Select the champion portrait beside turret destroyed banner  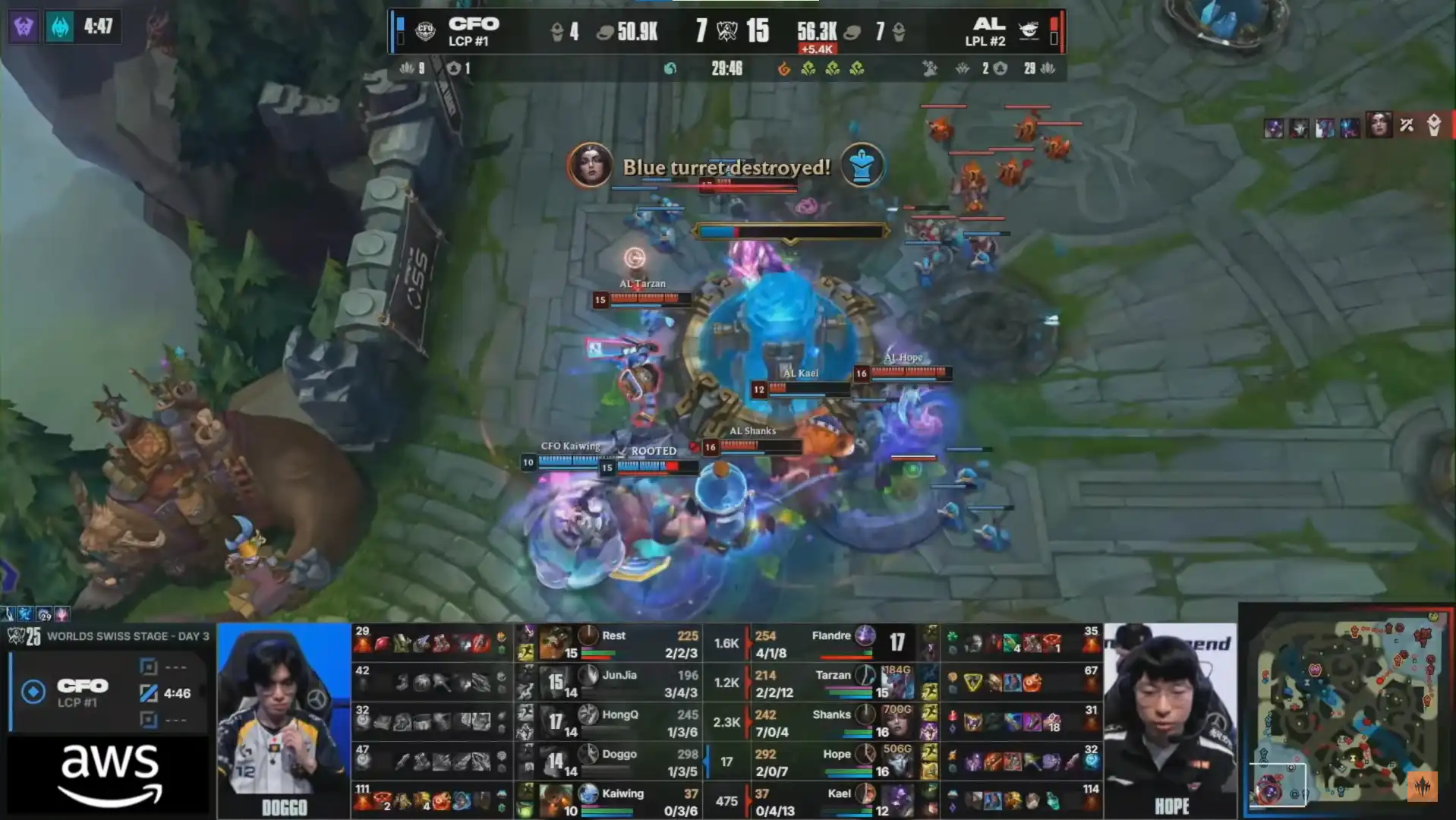pyautogui.click(x=590, y=165)
